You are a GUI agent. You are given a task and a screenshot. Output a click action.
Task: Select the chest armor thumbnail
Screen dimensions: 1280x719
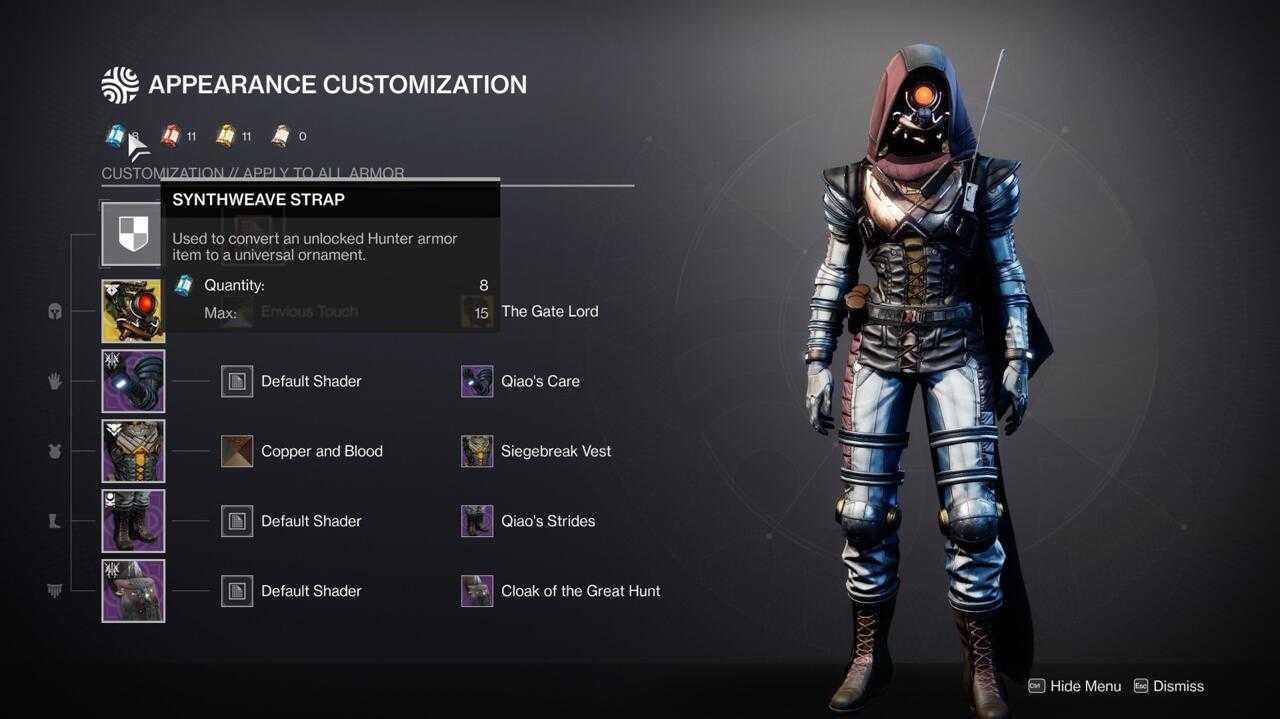pyautogui.click(x=133, y=451)
